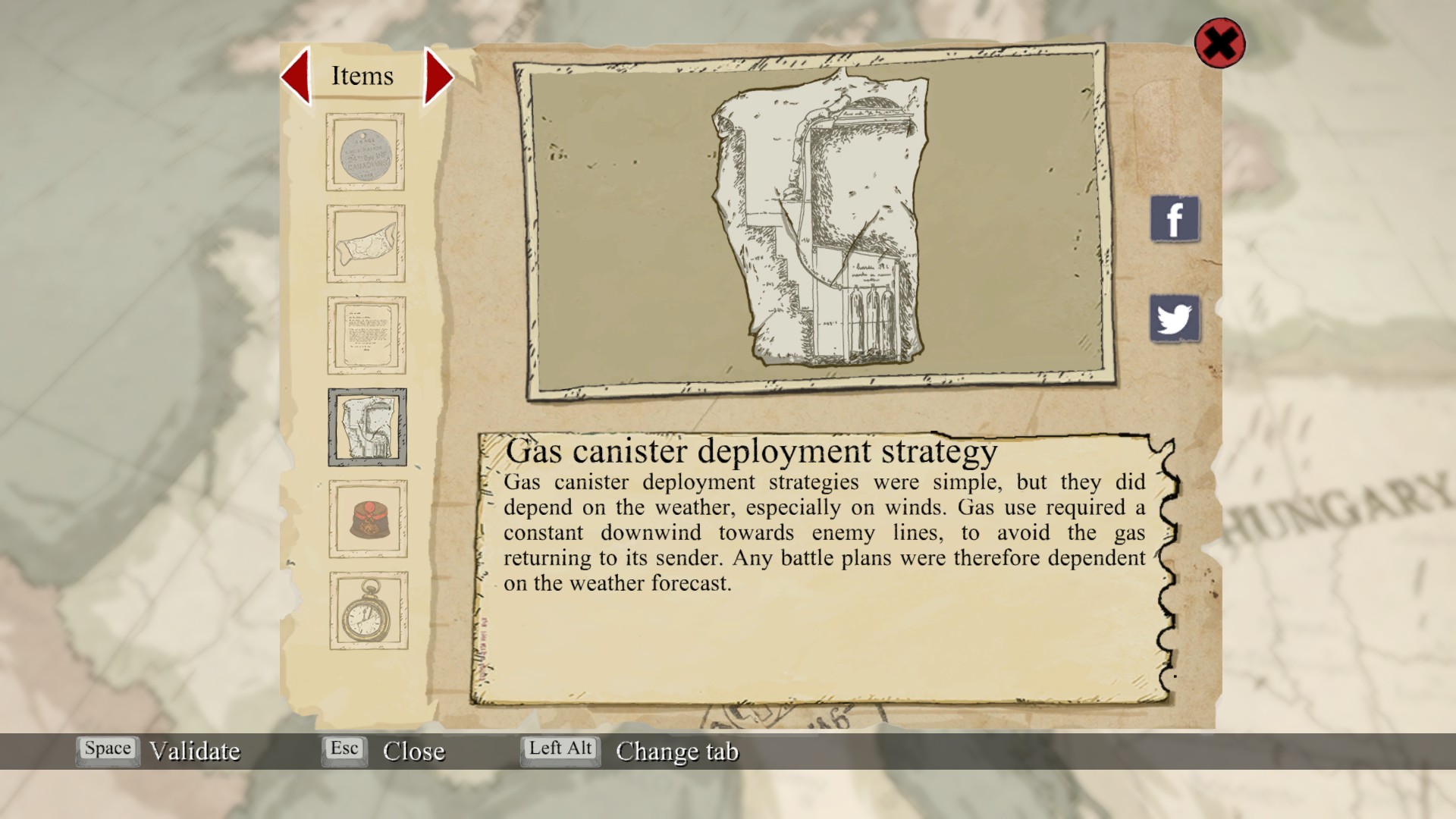View the pocket watch item
This screenshot has width=1456, height=819.
coord(369,610)
